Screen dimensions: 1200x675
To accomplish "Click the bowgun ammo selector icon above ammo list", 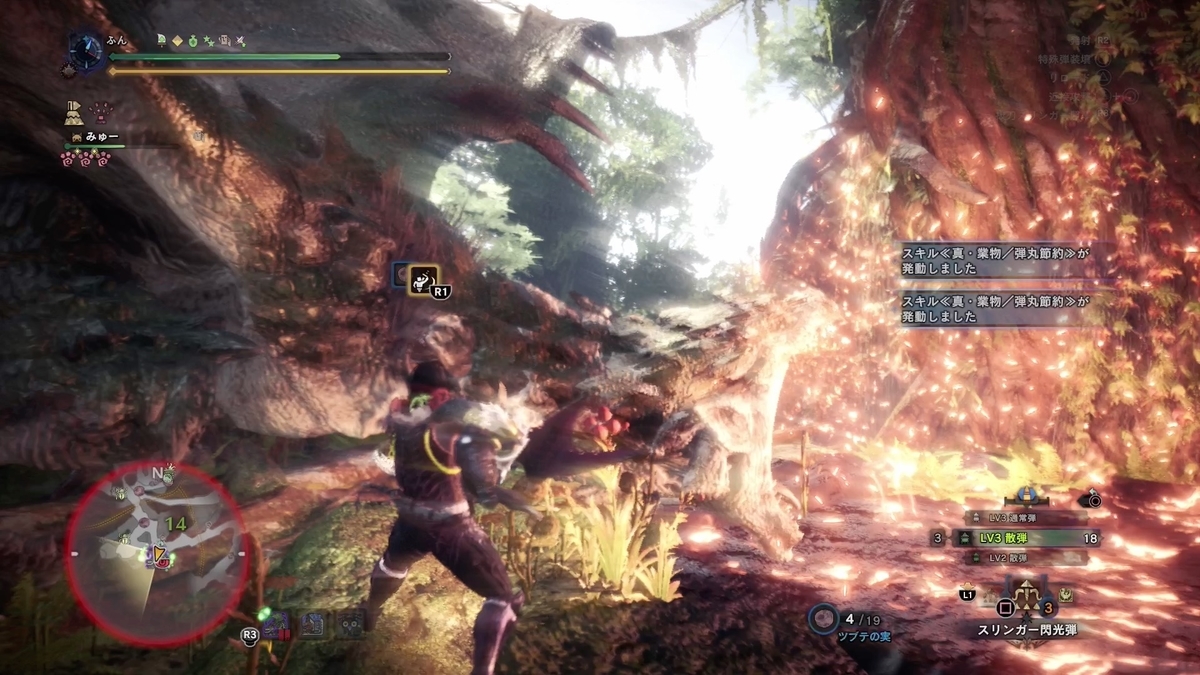I will 1026,495.
